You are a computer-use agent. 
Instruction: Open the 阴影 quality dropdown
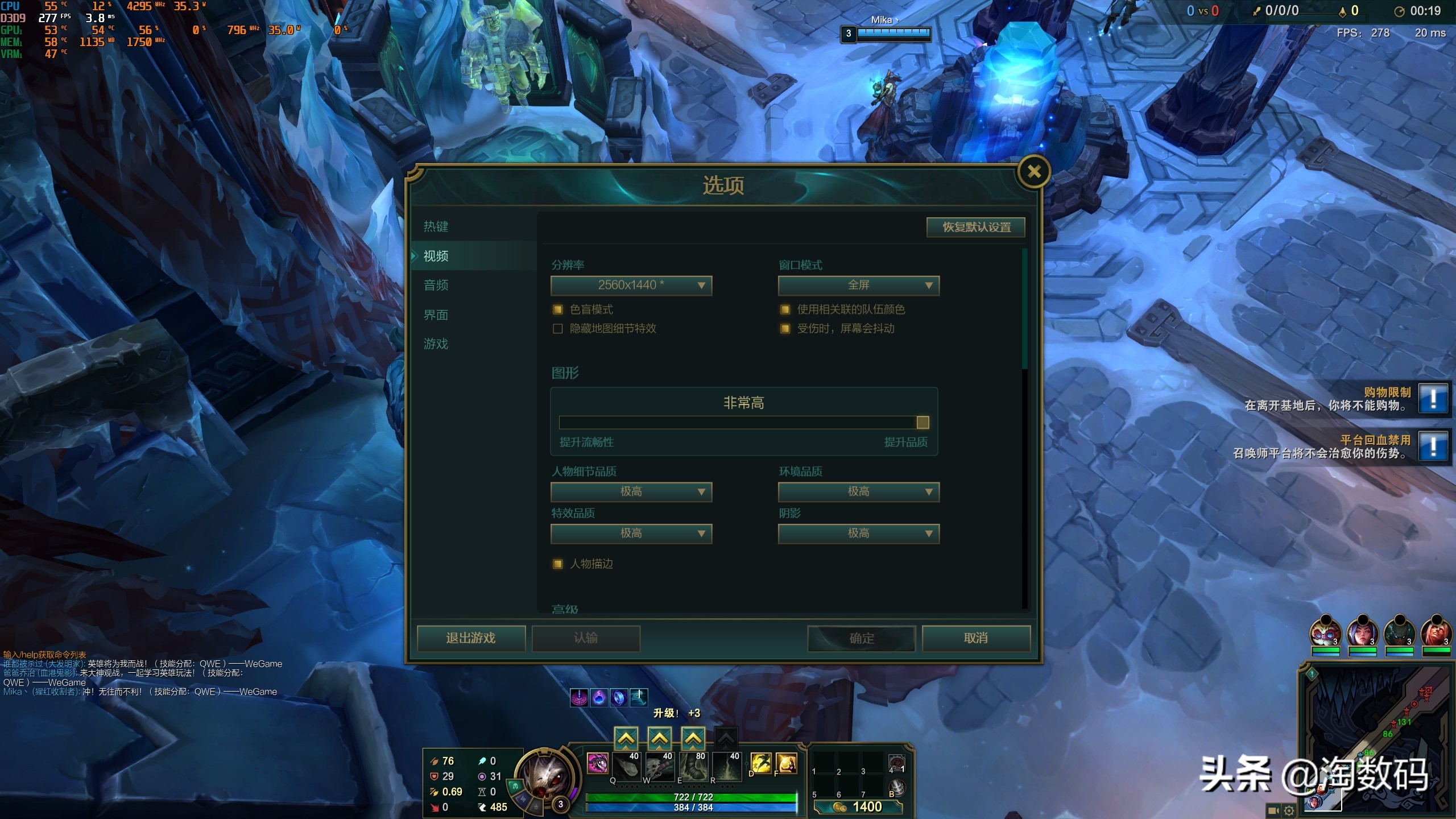859,533
